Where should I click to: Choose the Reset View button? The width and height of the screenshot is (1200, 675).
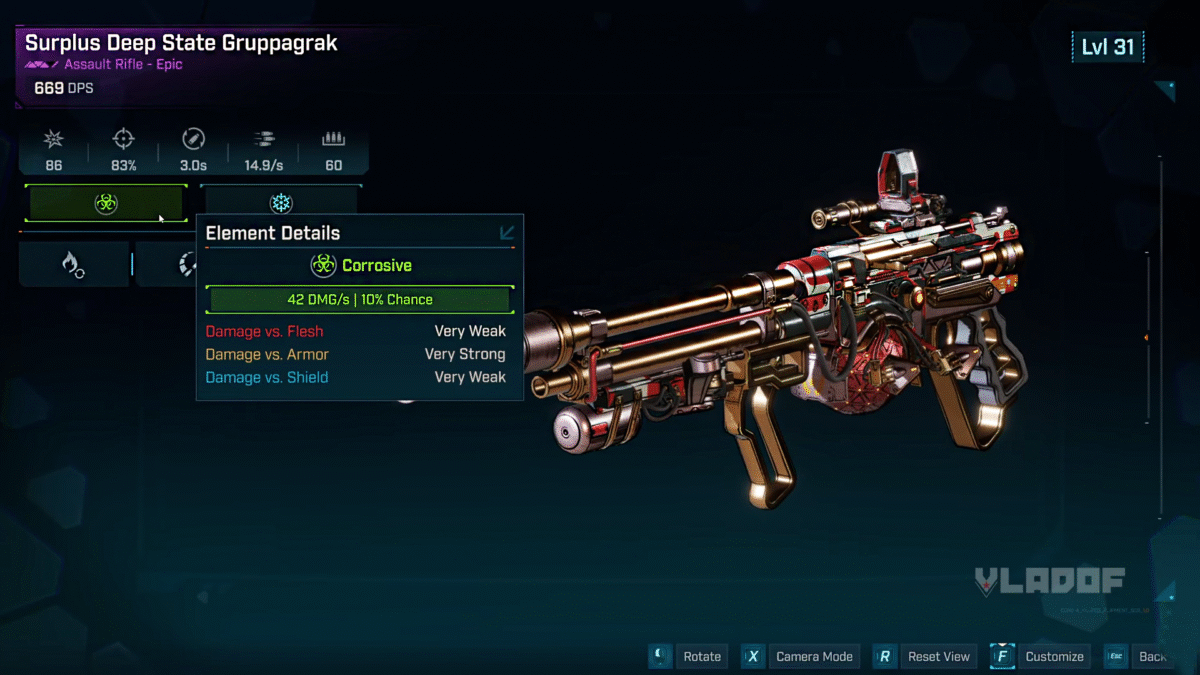click(x=938, y=656)
